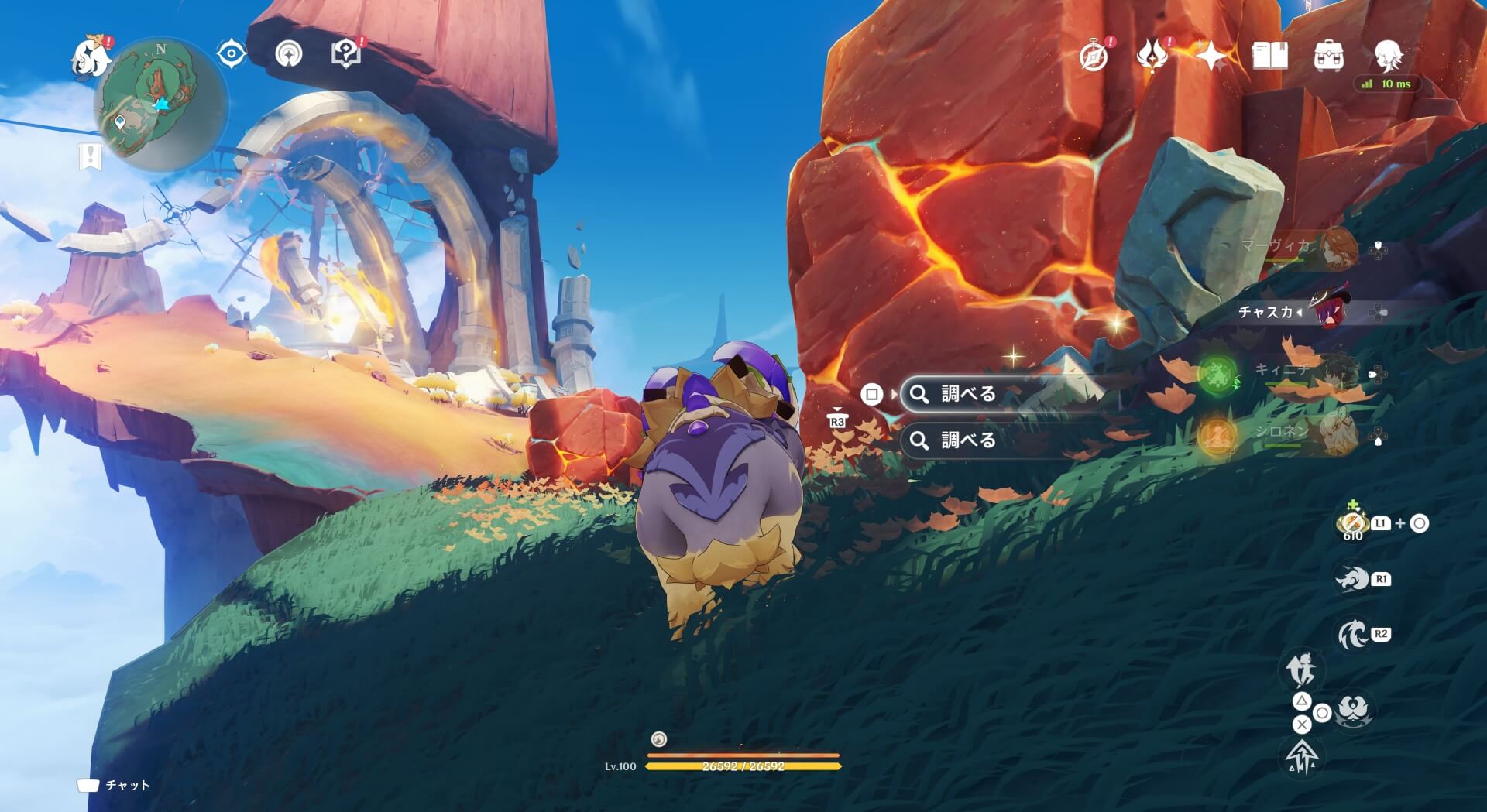
Task: Open the open-book handbook icon
Action: 1270,56
